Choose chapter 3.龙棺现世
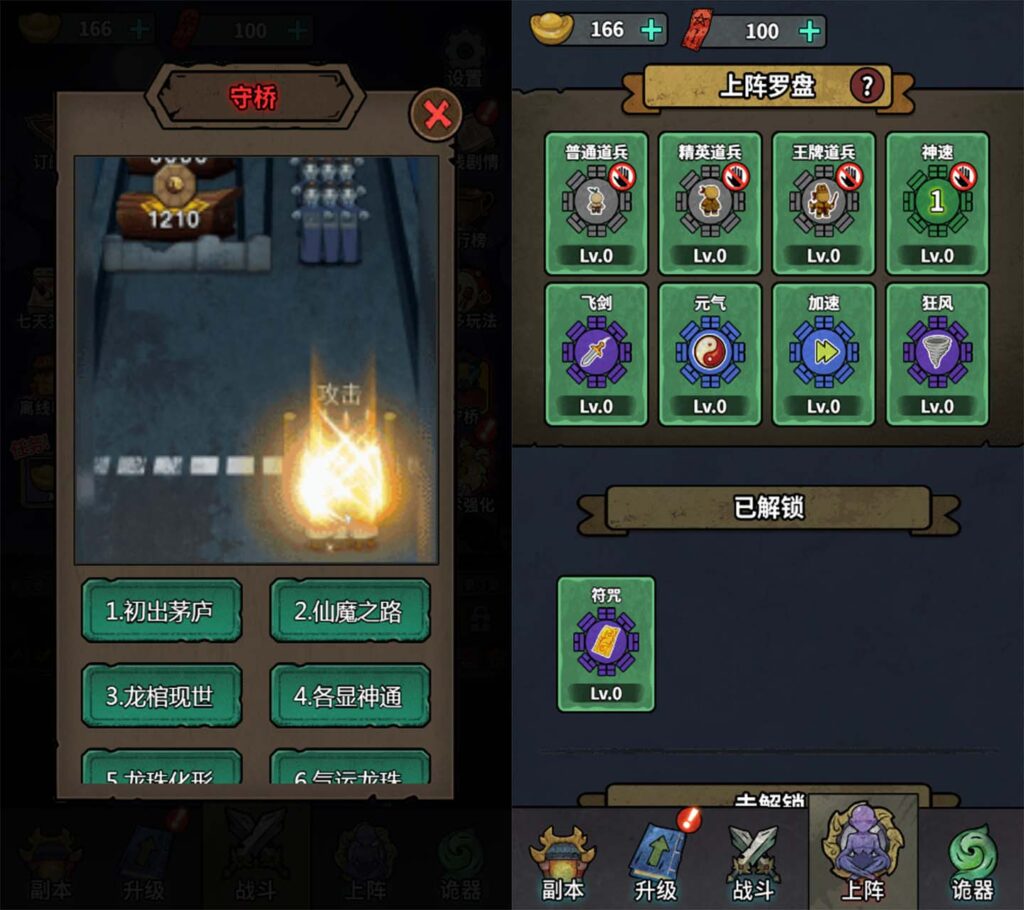This screenshot has width=1024, height=910. click(x=161, y=695)
